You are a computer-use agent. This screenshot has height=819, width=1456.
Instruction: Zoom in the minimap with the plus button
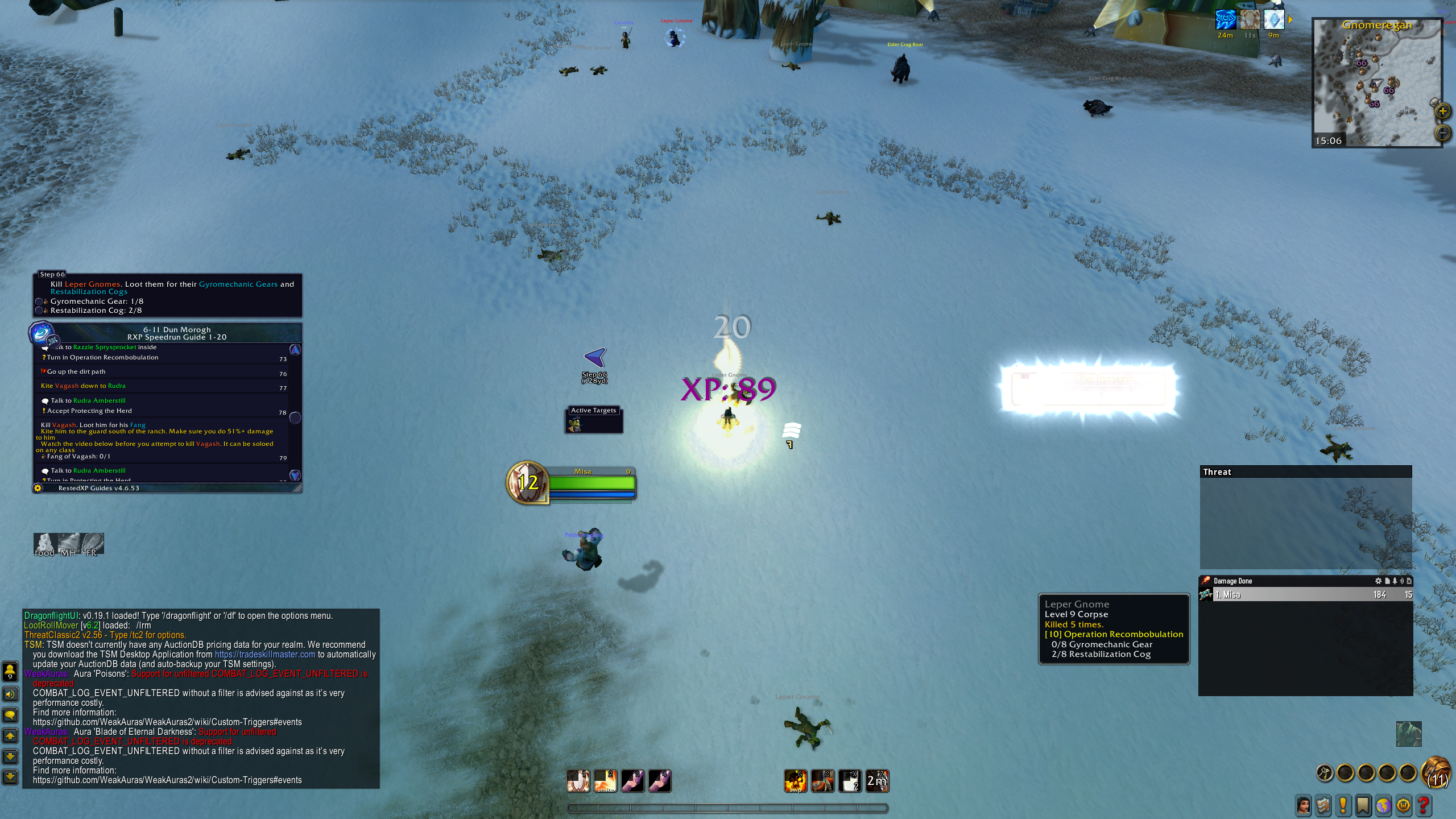click(1443, 111)
